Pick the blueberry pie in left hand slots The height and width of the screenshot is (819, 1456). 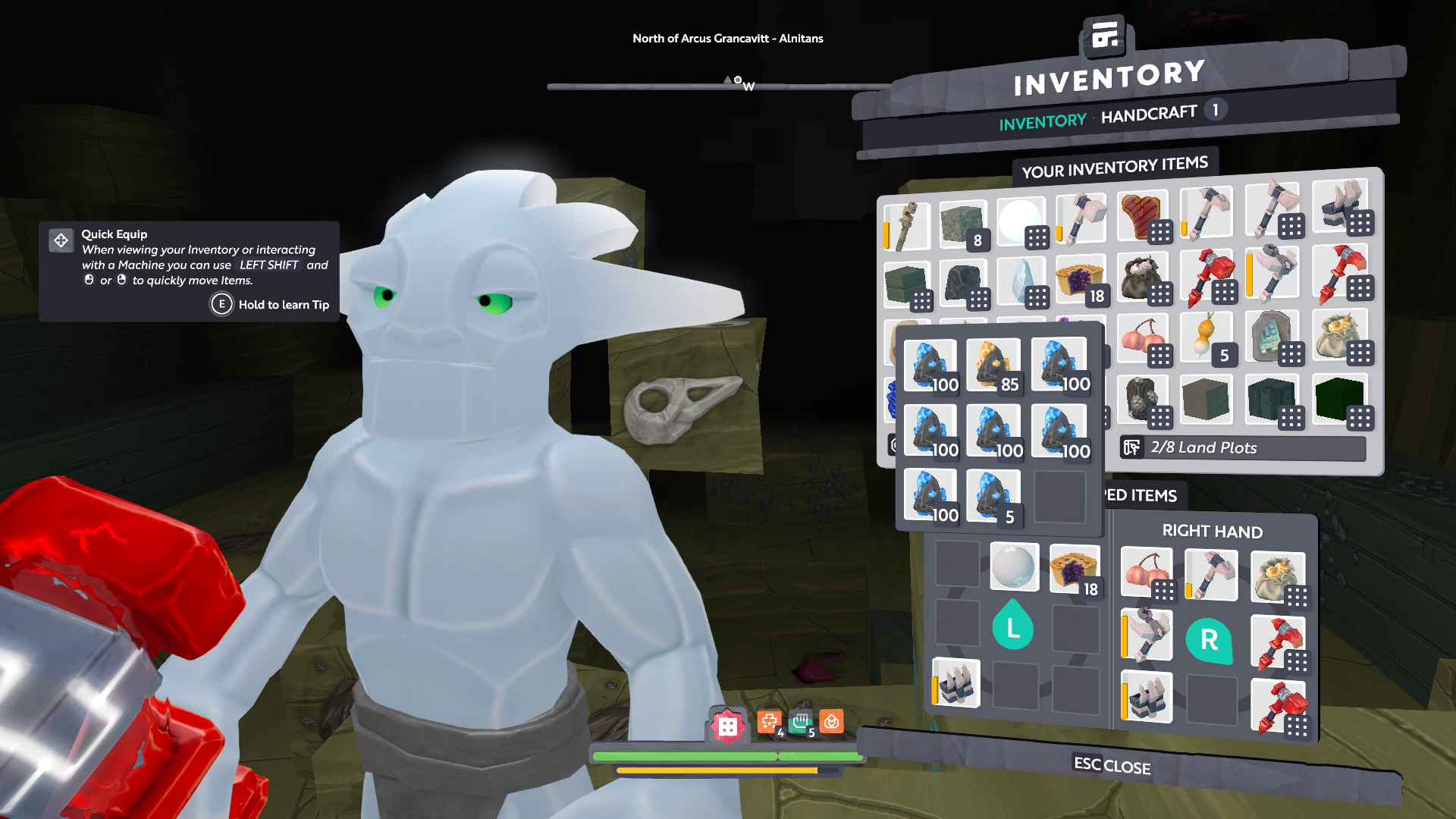[x=1075, y=569]
